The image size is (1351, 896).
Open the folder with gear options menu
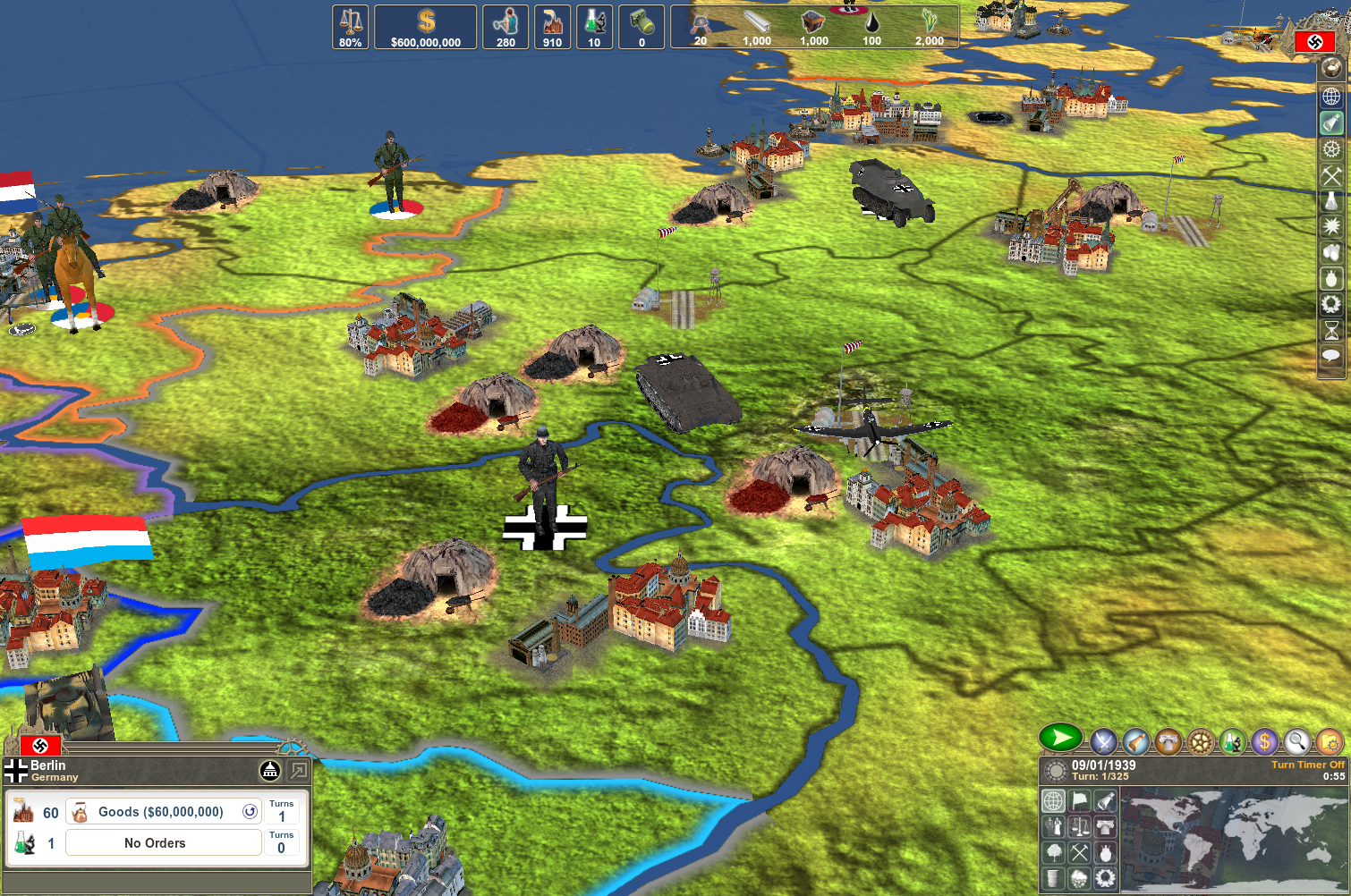pyautogui.click(x=1329, y=741)
